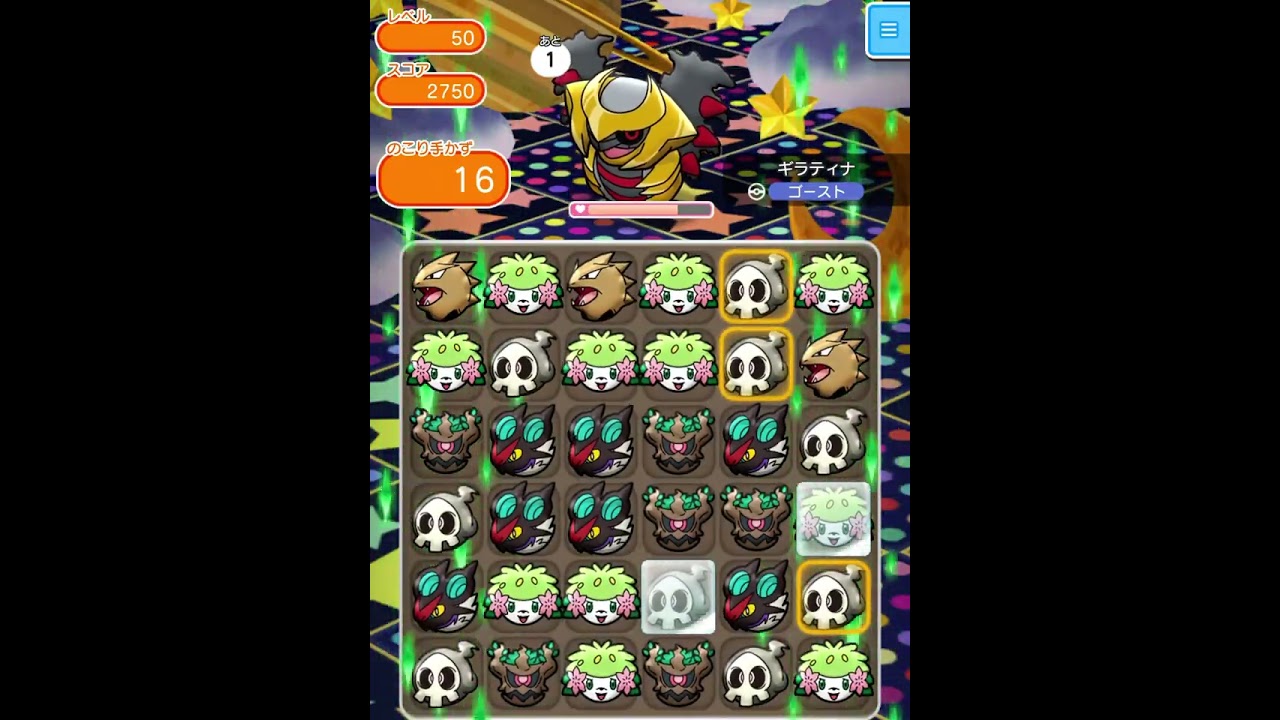
Task: Tap the のこり手かず 16 moves counter
Action: 443,178
